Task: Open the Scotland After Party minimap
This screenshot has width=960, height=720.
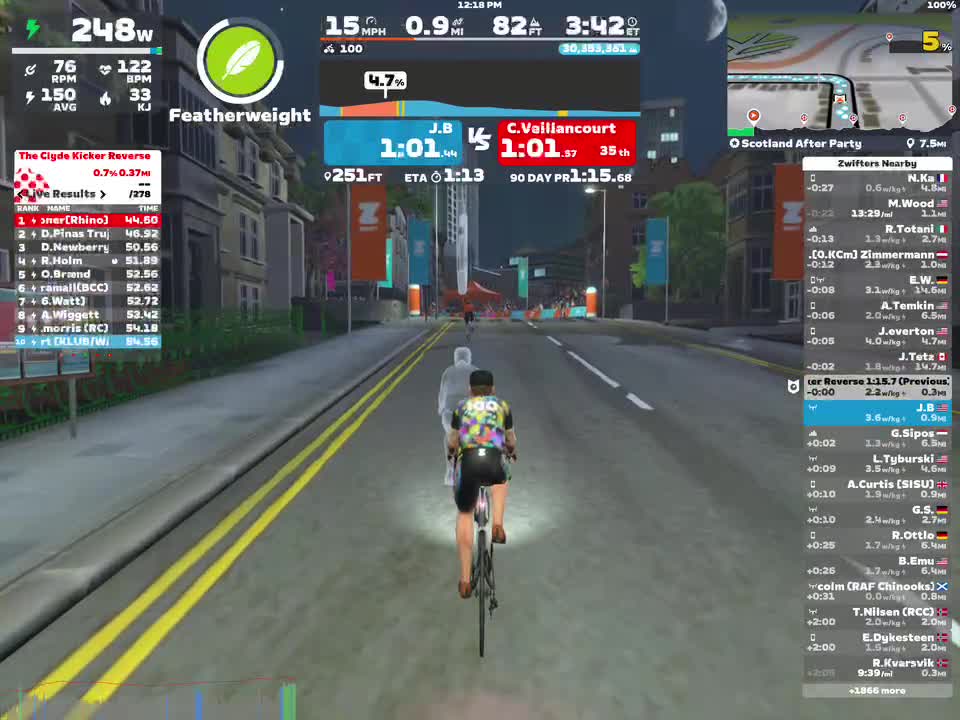Action: pos(839,76)
